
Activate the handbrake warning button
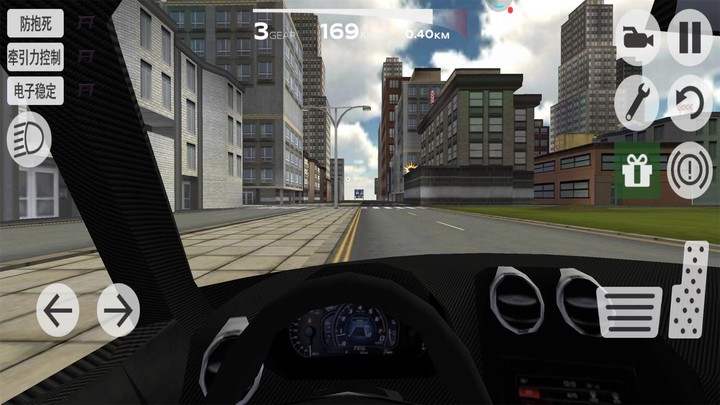coord(690,167)
